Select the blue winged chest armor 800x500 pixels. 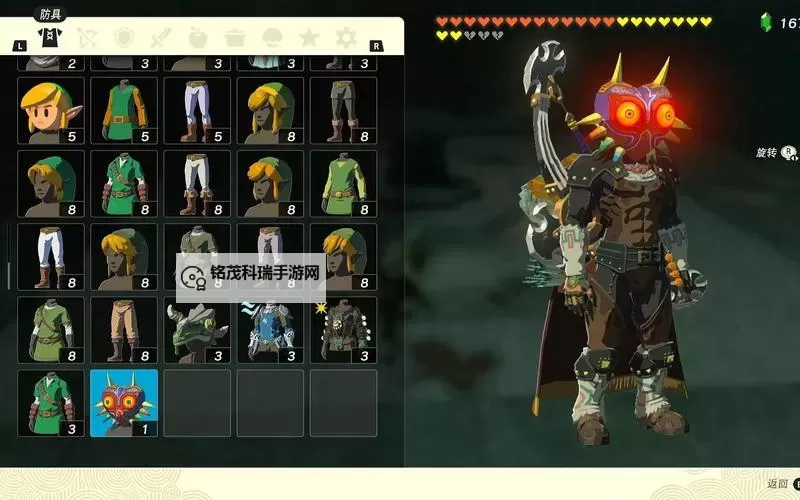[x=270, y=330]
